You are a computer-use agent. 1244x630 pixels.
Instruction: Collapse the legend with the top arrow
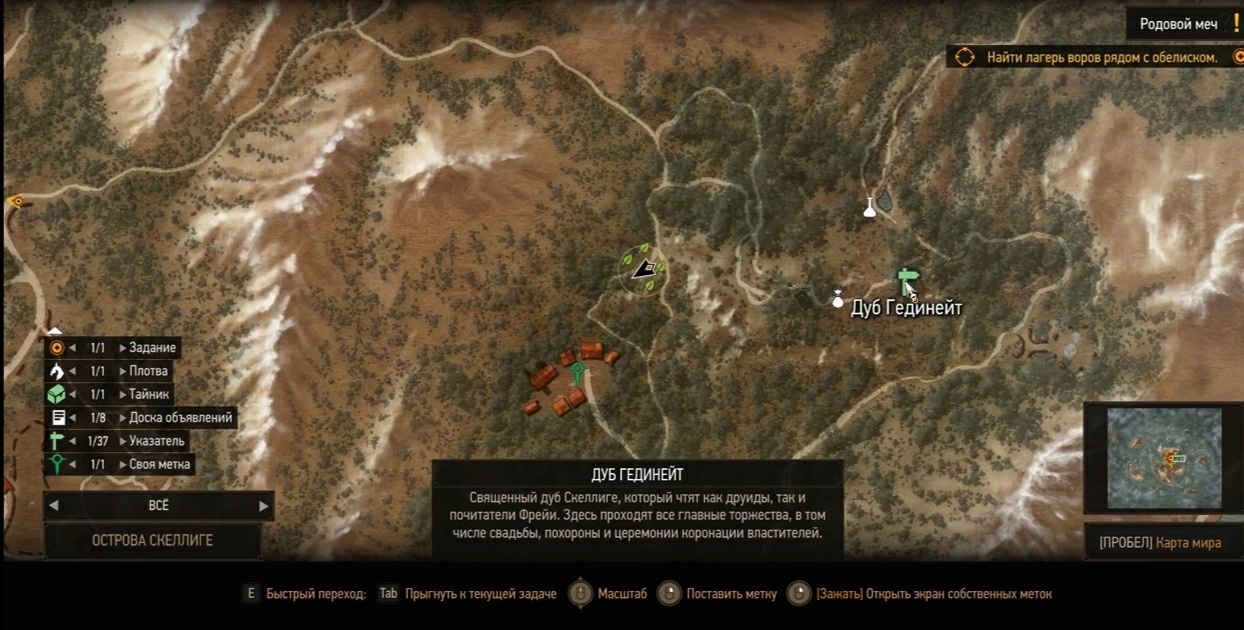point(55,331)
